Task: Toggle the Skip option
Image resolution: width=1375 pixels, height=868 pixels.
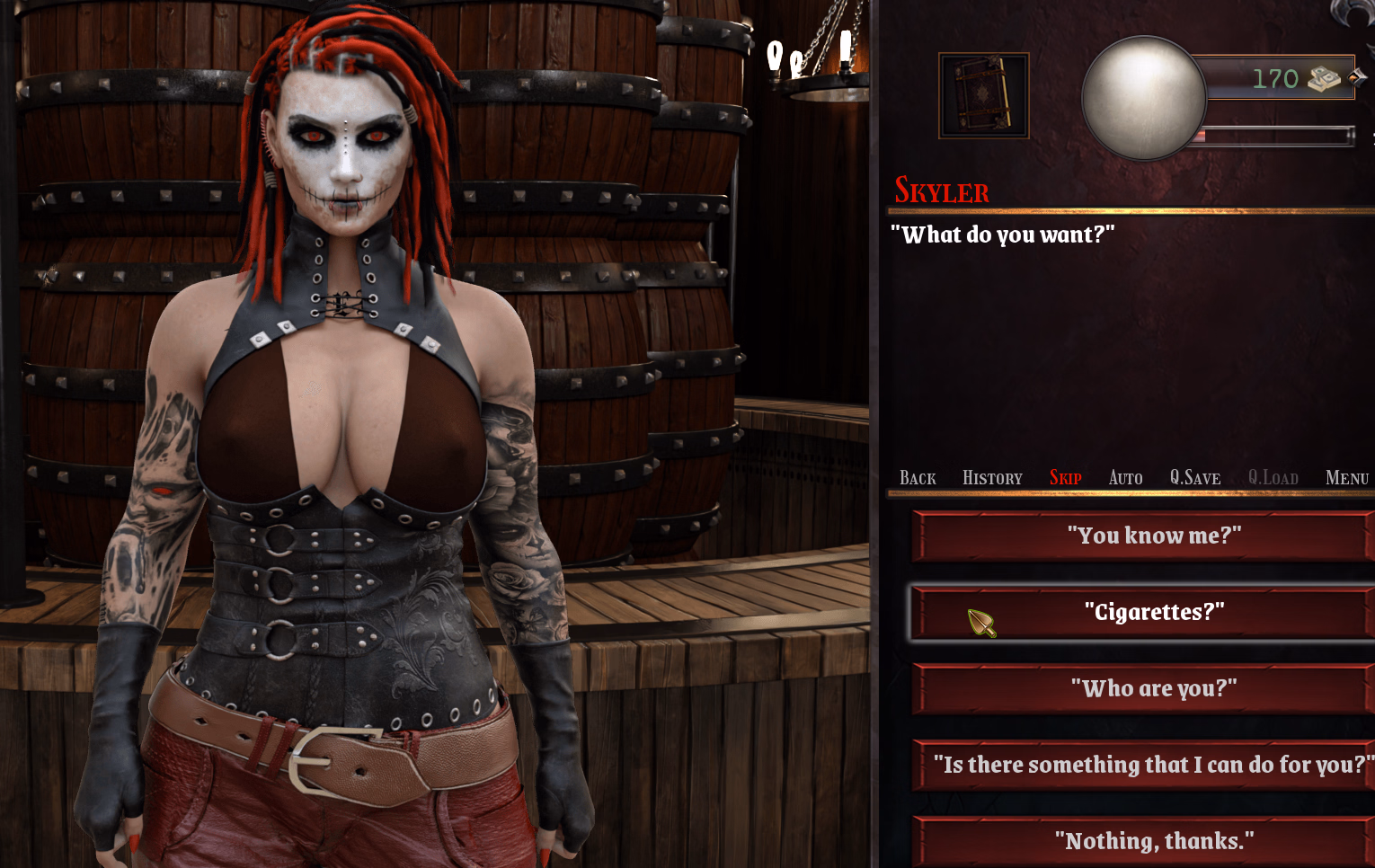Action: pos(1065,478)
